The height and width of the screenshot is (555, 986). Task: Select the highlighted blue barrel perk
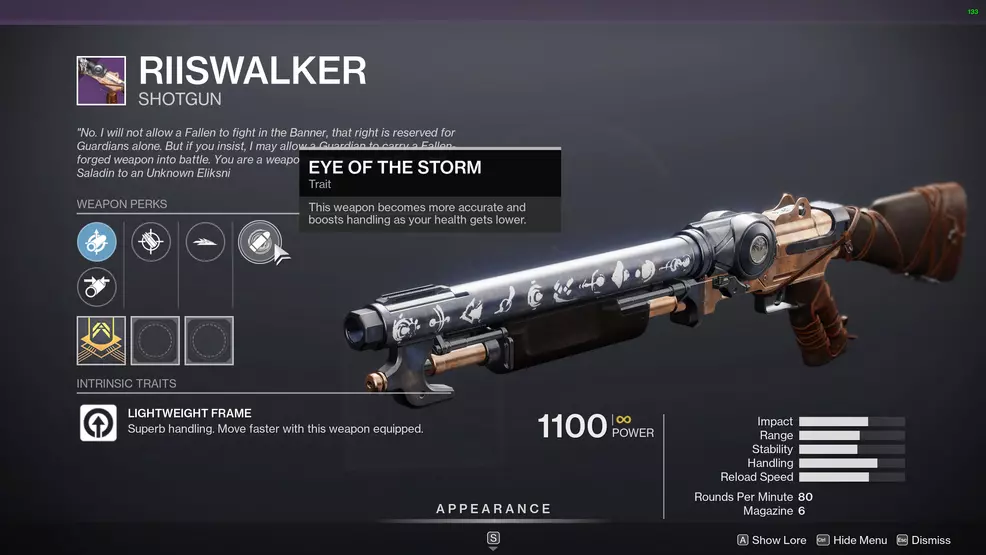point(97,242)
